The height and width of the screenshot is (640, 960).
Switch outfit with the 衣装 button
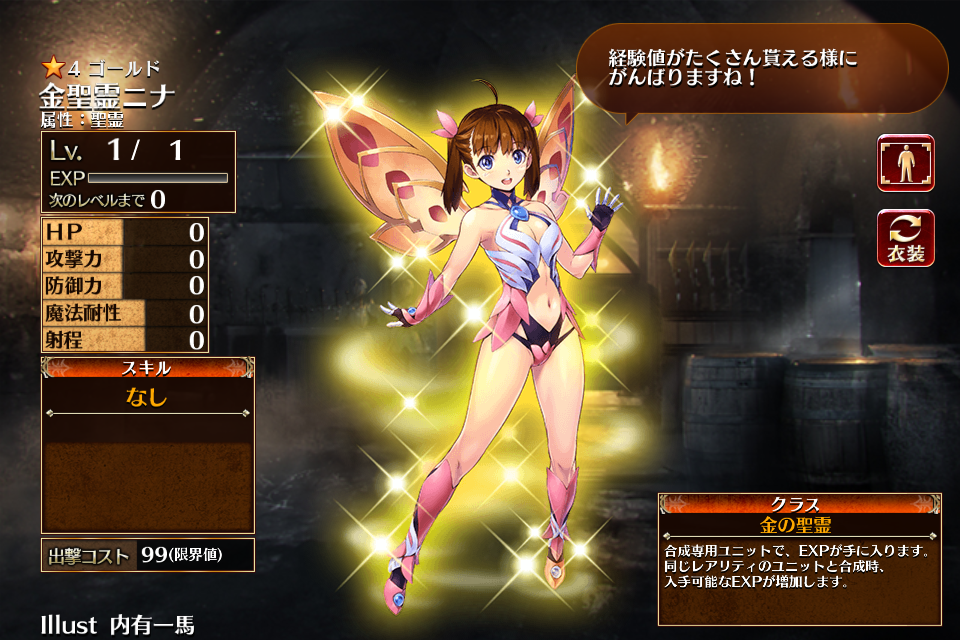coord(906,238)
